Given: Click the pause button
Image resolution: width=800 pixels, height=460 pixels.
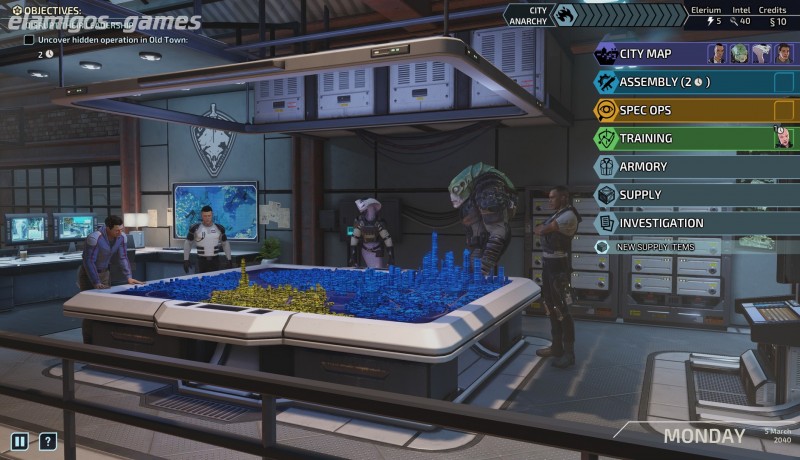Looking at the screenshot, I should coord(19,441).
